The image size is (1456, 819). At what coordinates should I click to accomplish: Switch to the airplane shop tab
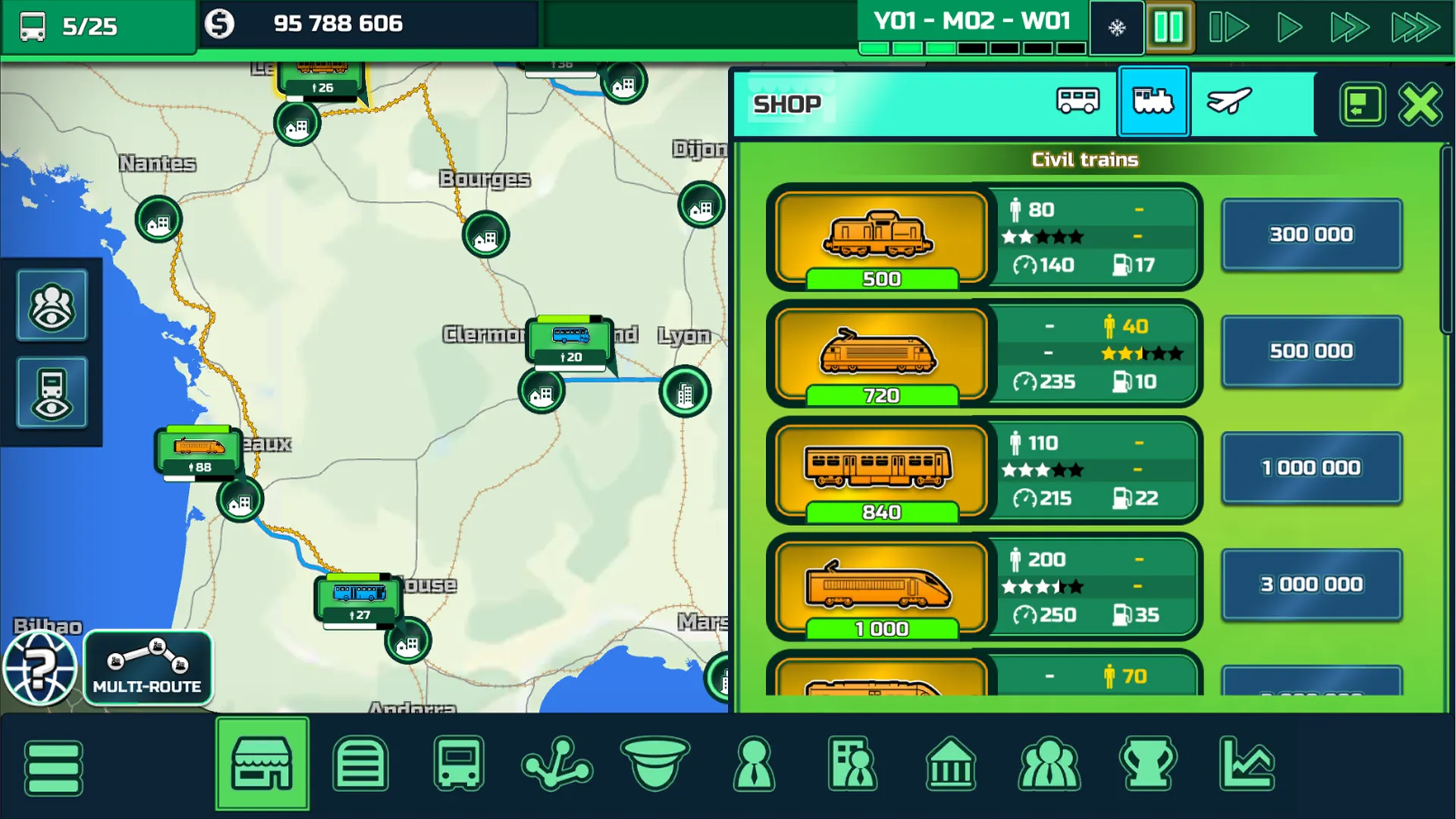[x=1228, y=102]
